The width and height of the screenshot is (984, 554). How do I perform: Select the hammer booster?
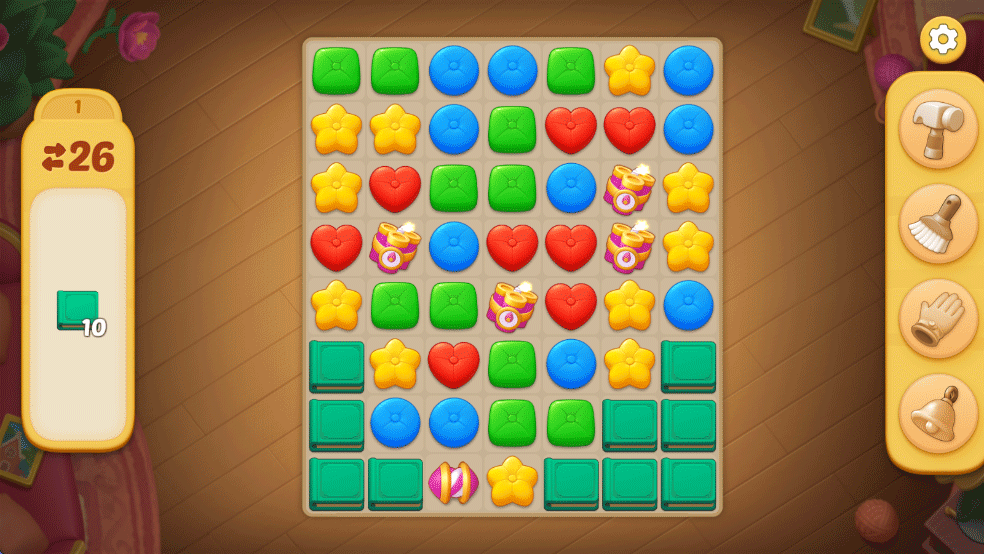(x=937, y=129)
